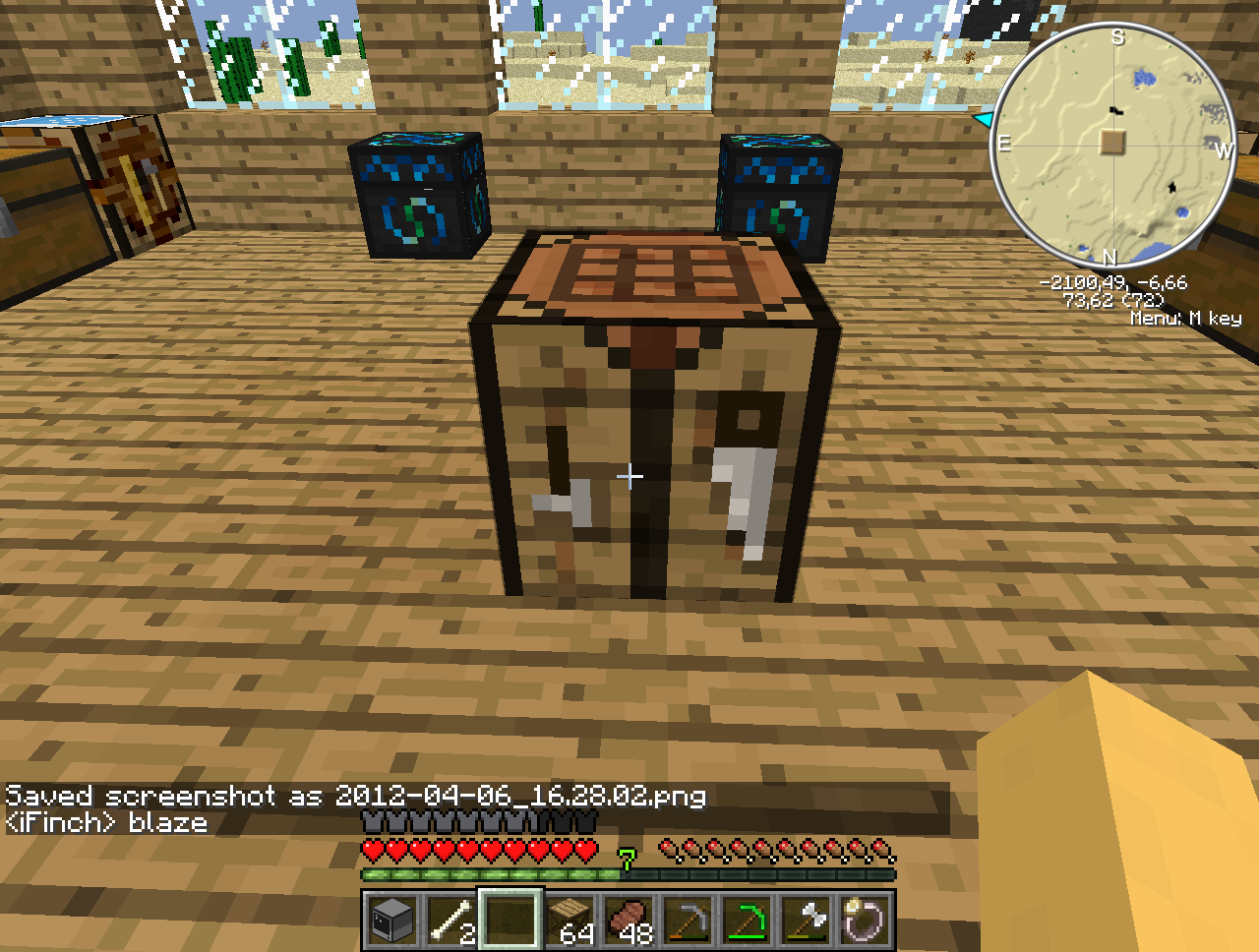
Task: Choose the bone stack in the hotbar
Action: 450,921
